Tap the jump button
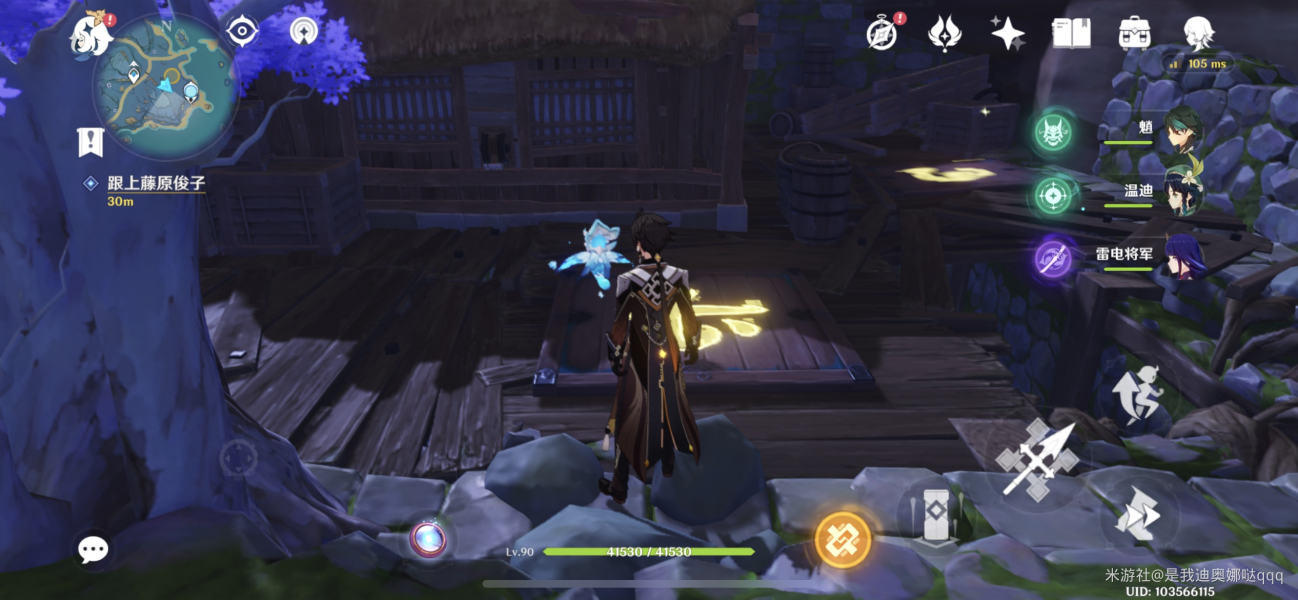Image resolution: width=1298 pixels, height=600 pixels. coord(1139,393)
